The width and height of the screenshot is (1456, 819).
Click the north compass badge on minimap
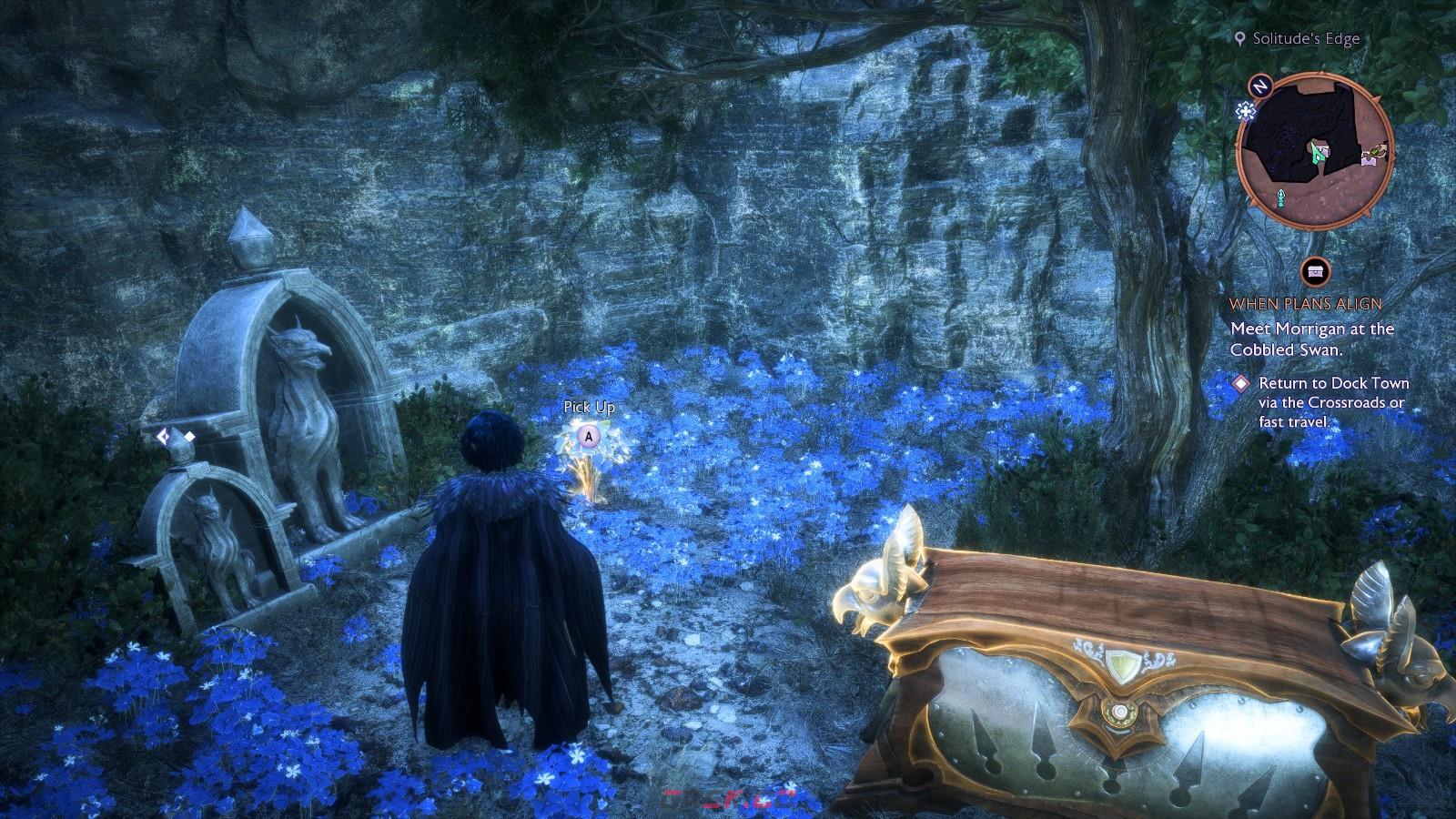click(x=1260, y=86)
